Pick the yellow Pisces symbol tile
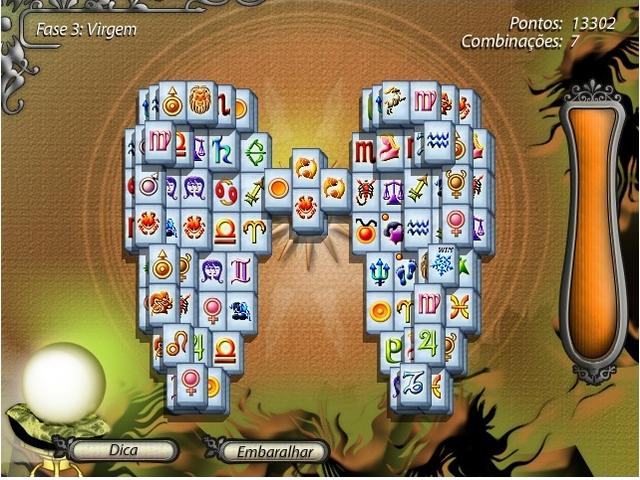The height and width of the screenshot is (480, 640). point(459,307)
